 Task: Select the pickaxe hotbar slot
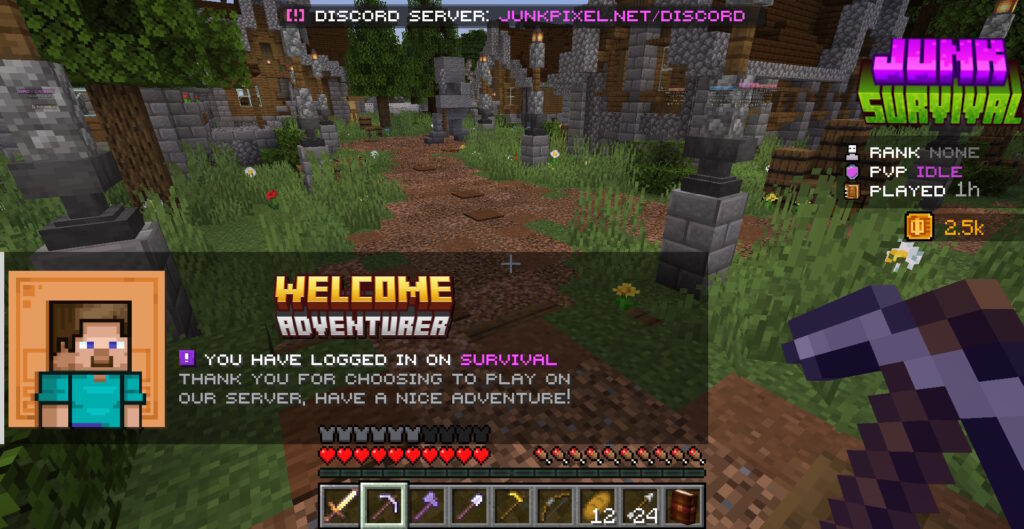point(383,505)
